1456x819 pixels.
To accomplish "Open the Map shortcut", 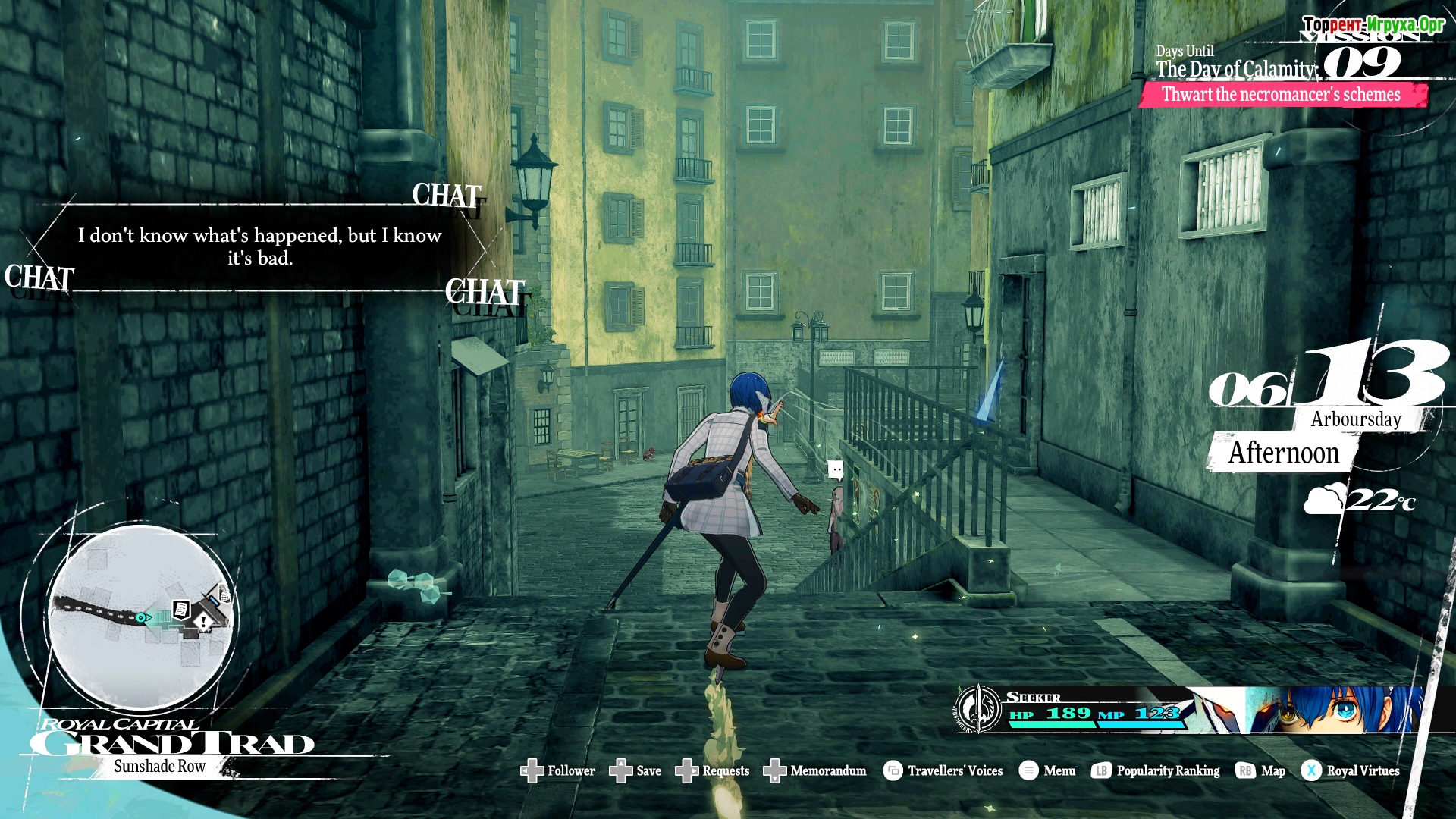I will [1260, 770].
